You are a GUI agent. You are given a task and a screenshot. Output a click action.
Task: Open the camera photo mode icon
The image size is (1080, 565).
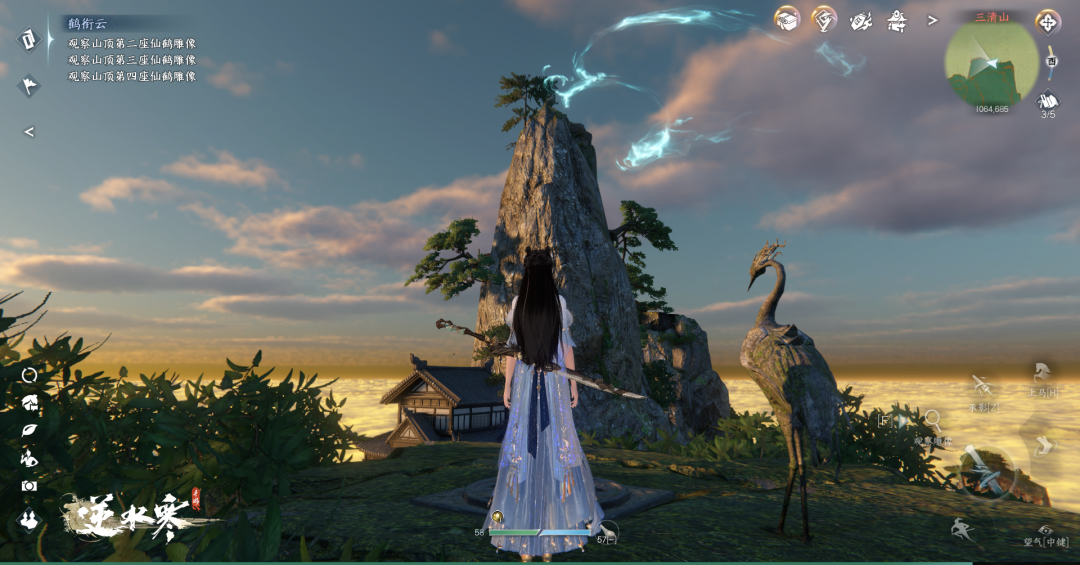point(29,486)
